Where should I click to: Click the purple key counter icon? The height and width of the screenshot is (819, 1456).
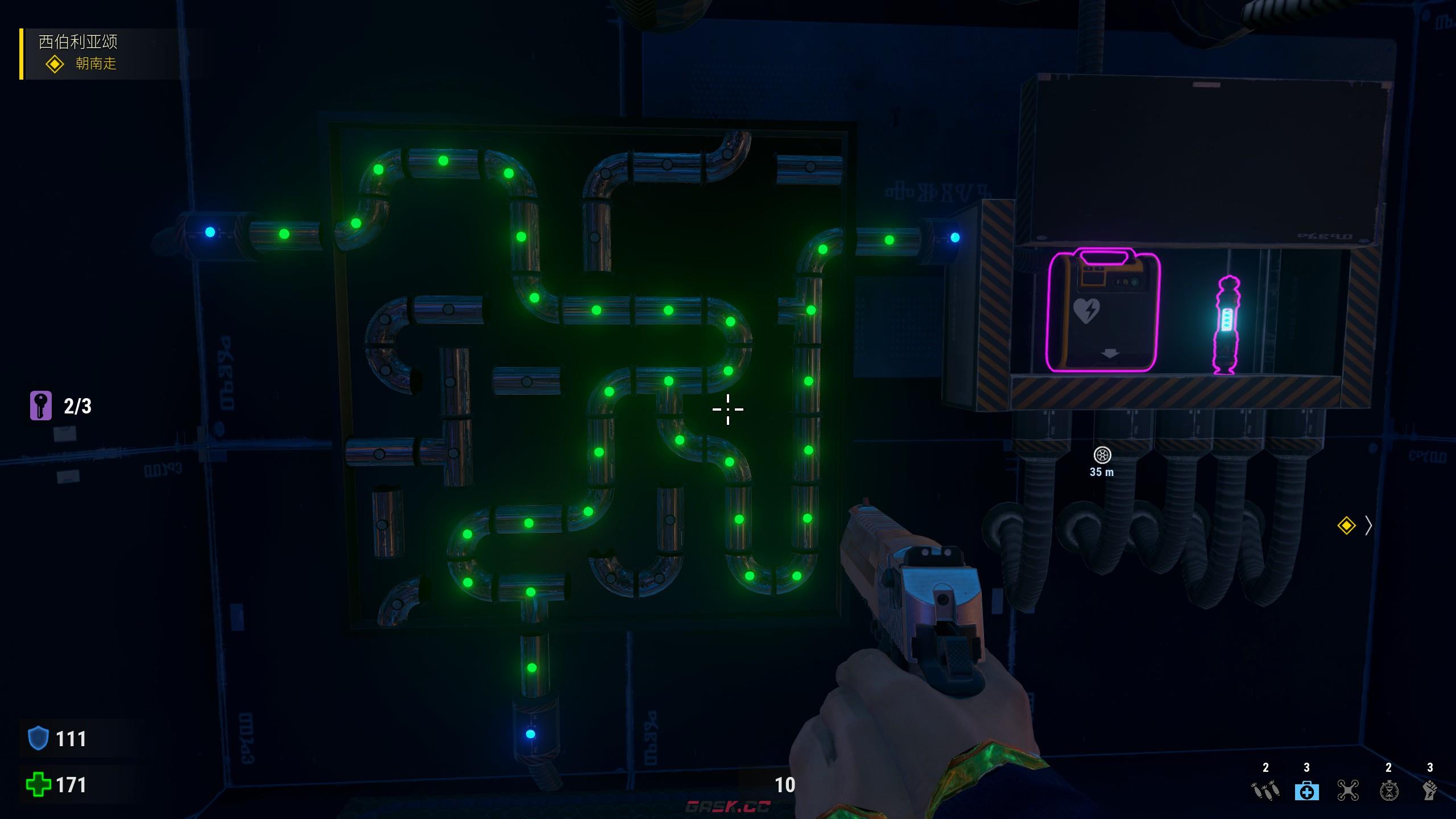tap(41, 406)
